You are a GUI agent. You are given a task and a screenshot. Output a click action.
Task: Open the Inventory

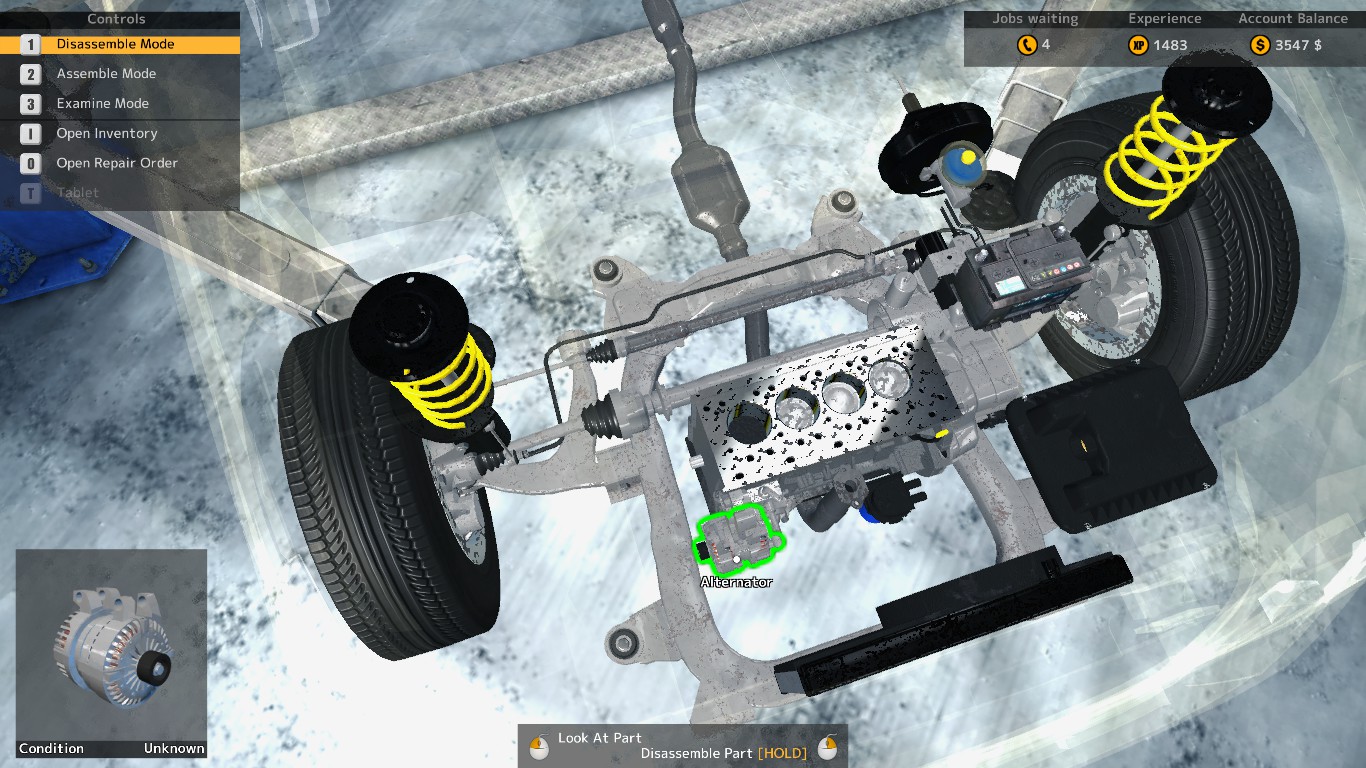coord(106,134)
